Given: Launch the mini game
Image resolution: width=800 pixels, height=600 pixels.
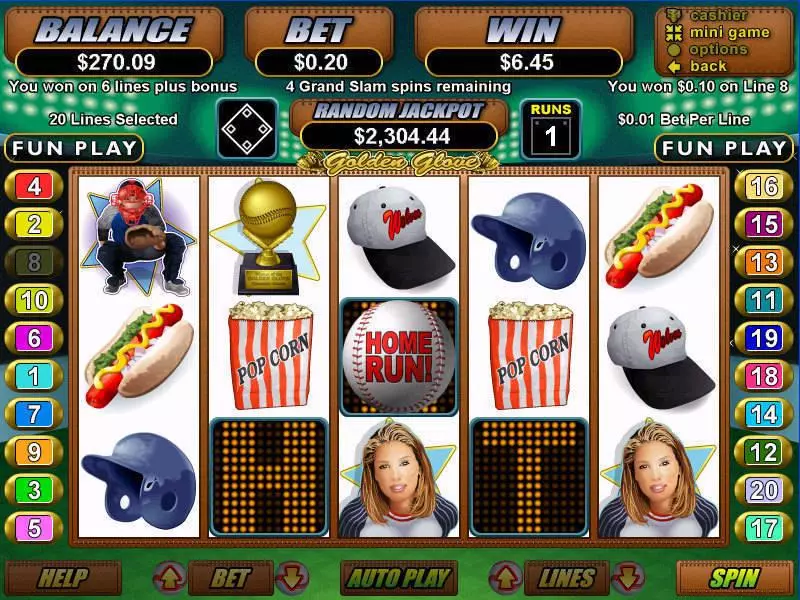Looking at the screenshot, I should pyautogui.click(x=728, y=33).
